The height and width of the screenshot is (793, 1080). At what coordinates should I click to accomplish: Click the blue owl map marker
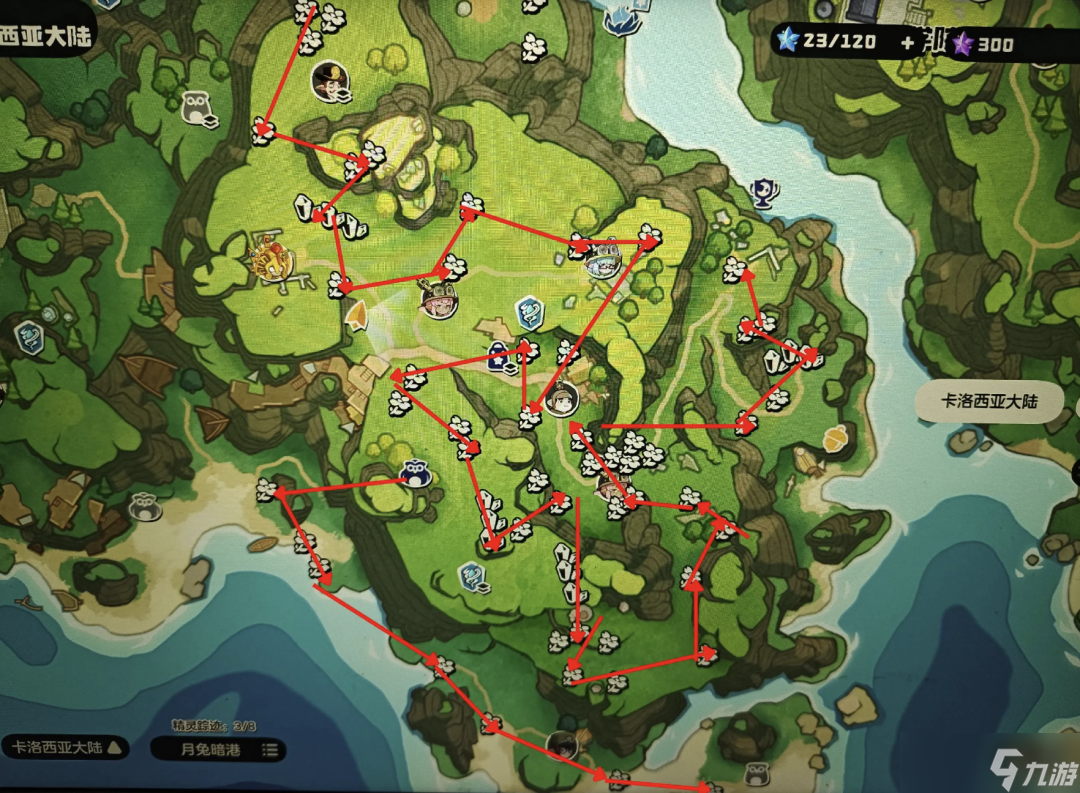tap(415, 473)
